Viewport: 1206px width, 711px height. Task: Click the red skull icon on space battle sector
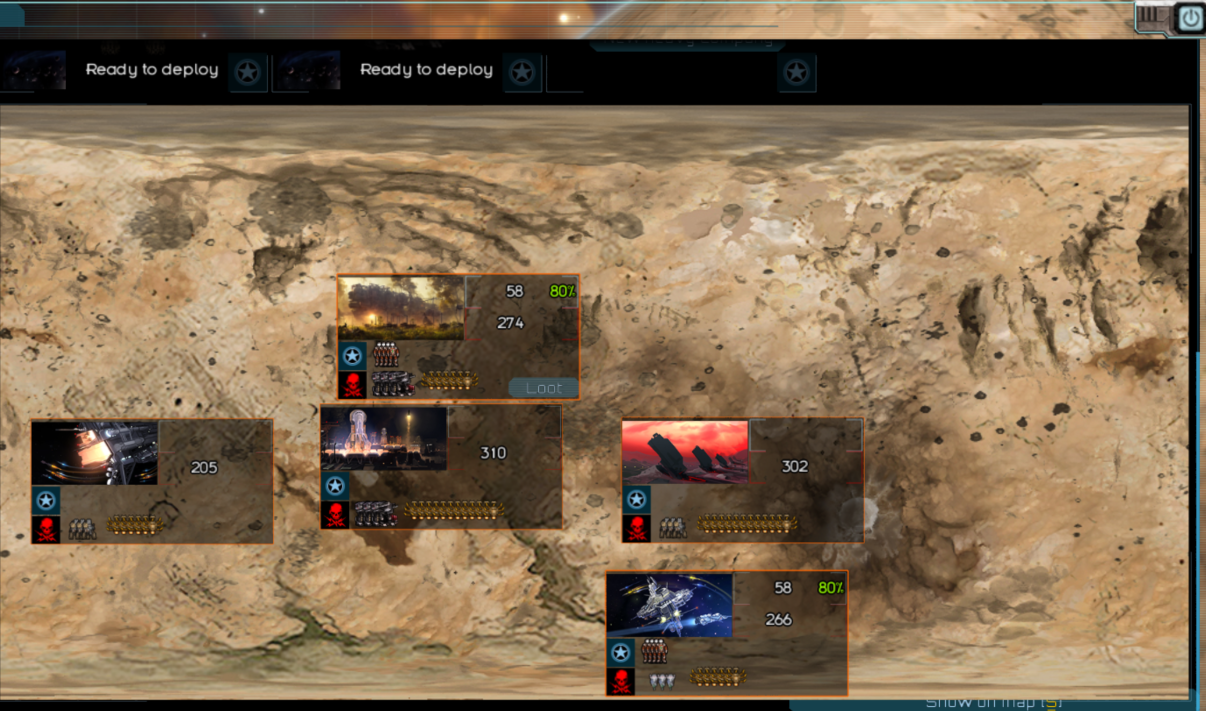tap(620, 682)
